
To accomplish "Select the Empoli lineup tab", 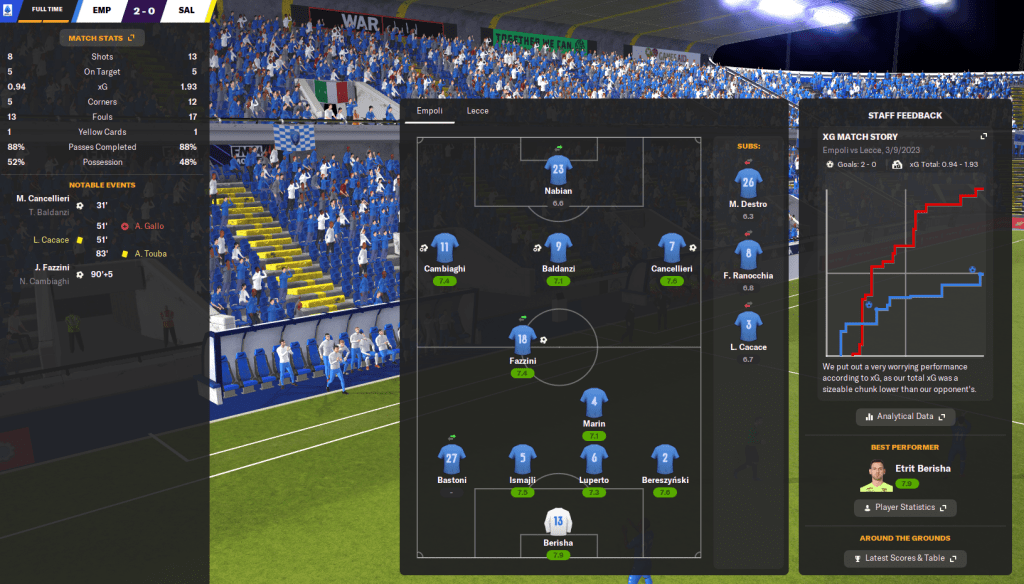I will tap(429, 111).
